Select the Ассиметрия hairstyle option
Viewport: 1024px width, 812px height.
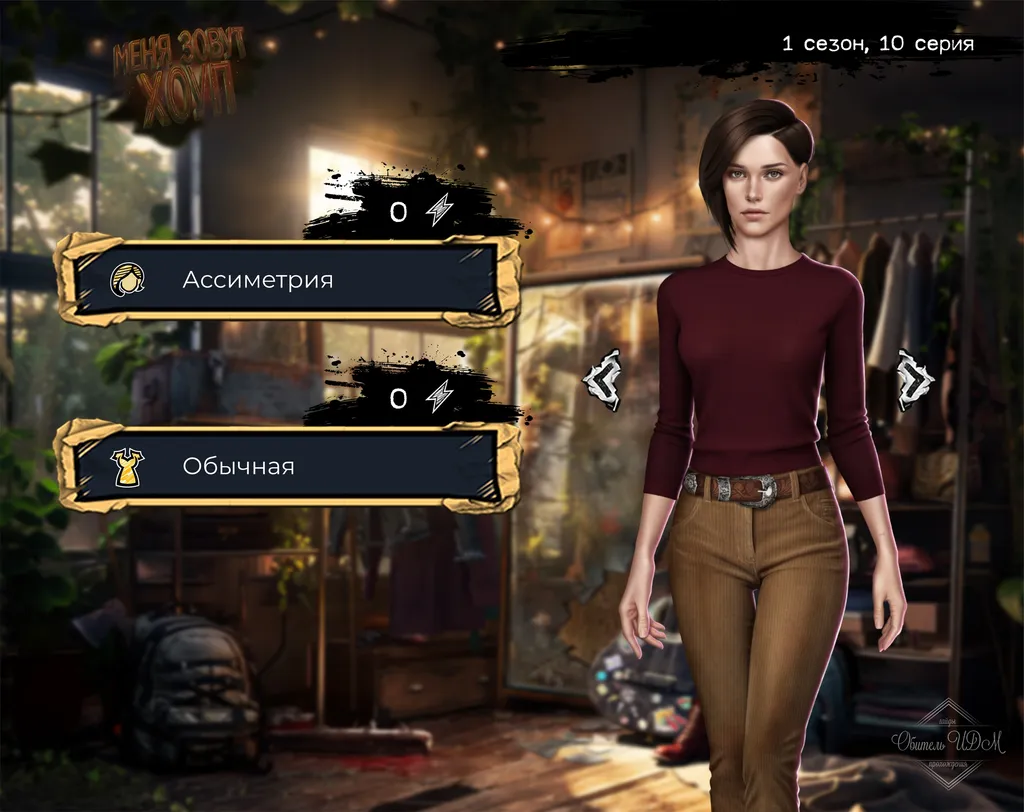[x=288, y=280]
